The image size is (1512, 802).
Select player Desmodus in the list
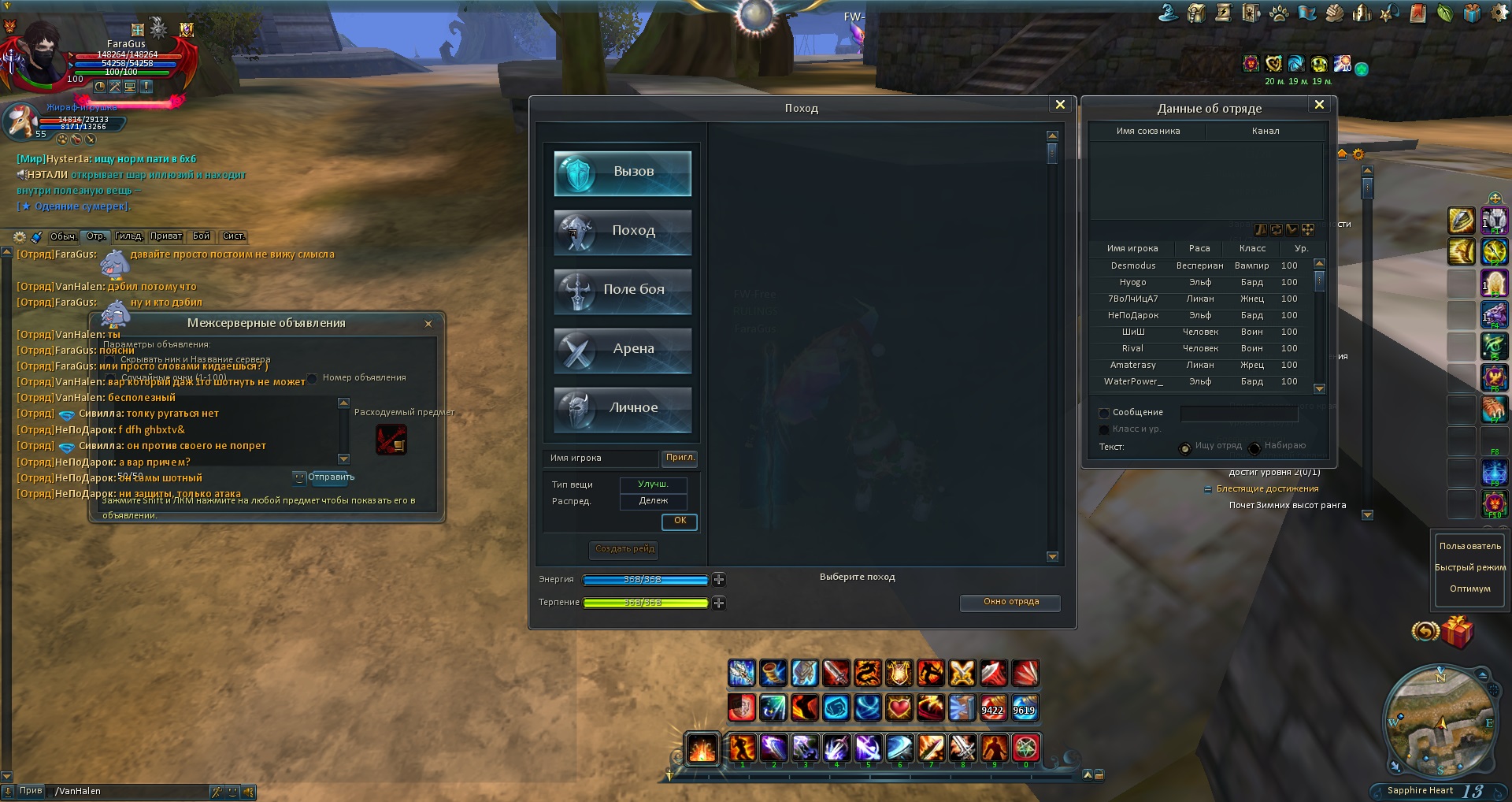tap(1133, 266)
